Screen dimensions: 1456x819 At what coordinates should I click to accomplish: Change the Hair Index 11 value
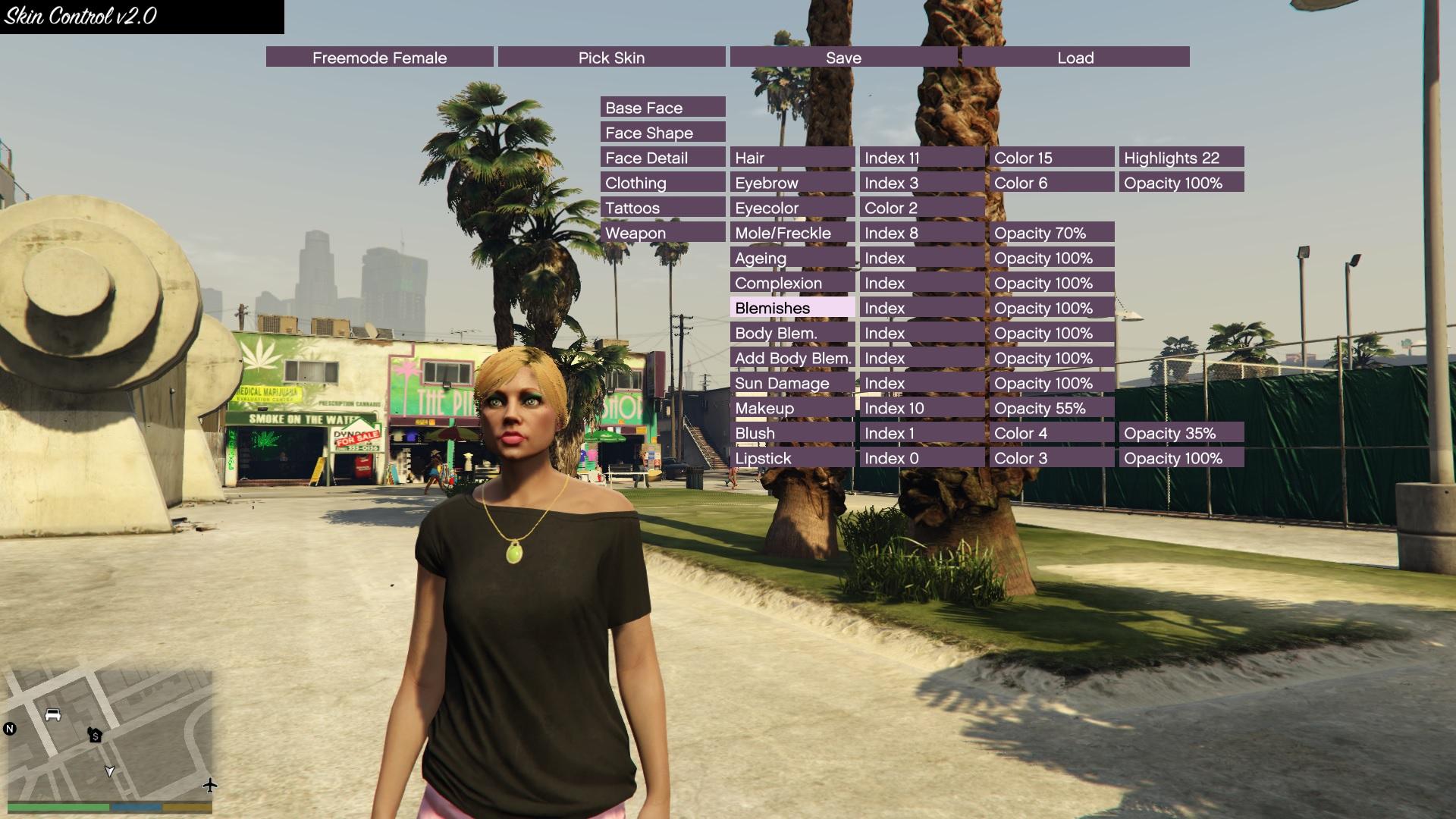point(922,158)
